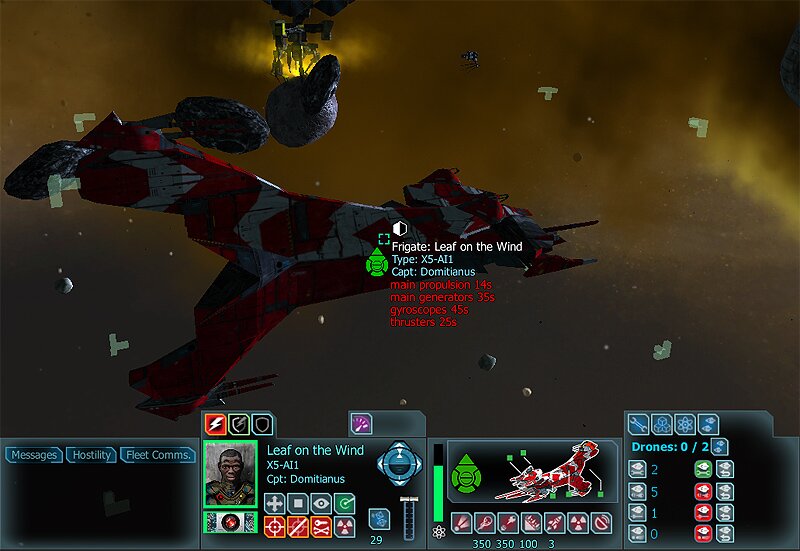800x551 pixels.
Task: Click the green ship status emblem
Action: (465, 472)
